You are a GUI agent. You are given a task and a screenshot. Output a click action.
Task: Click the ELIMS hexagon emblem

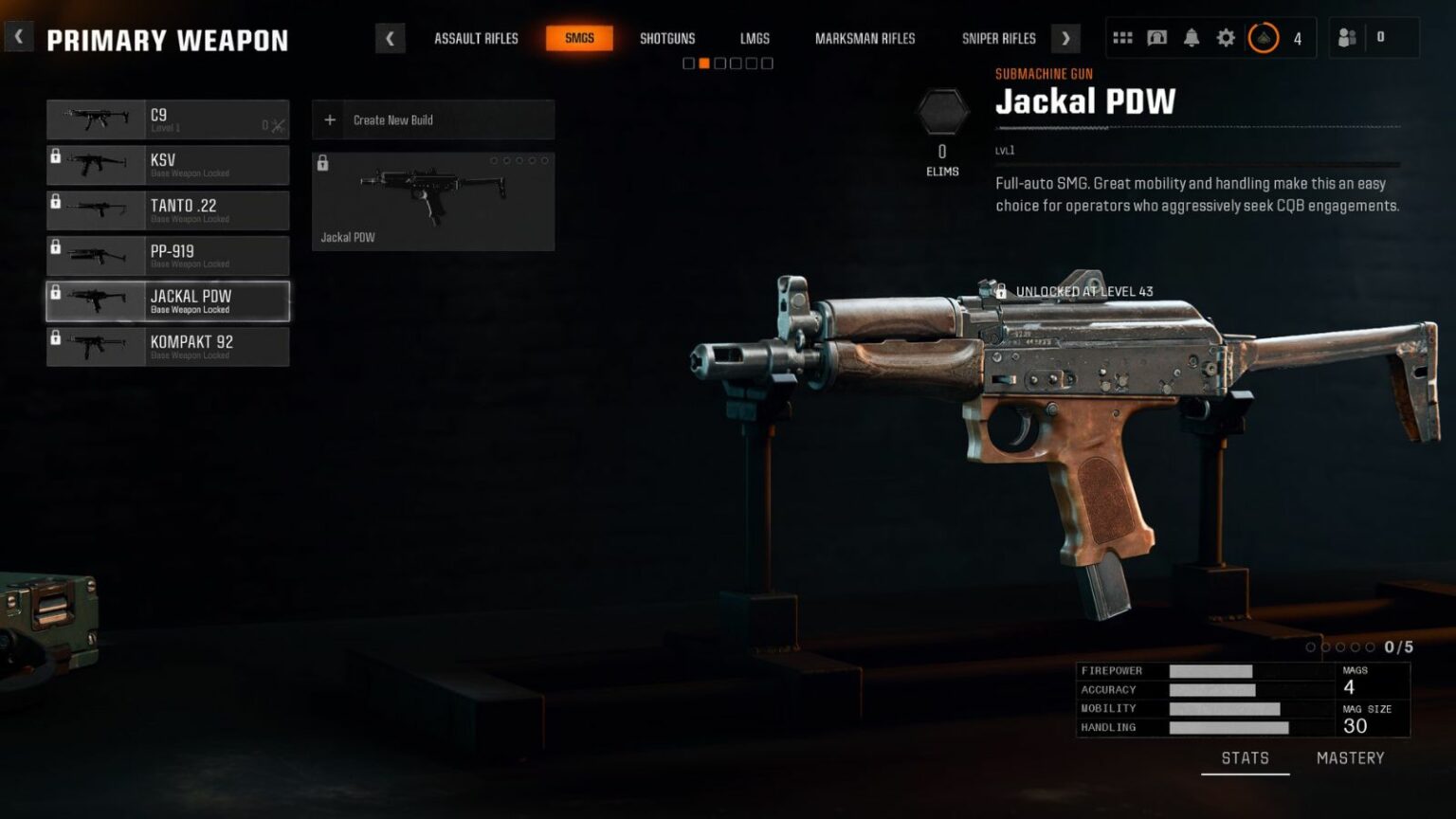[x=941, y=113]
